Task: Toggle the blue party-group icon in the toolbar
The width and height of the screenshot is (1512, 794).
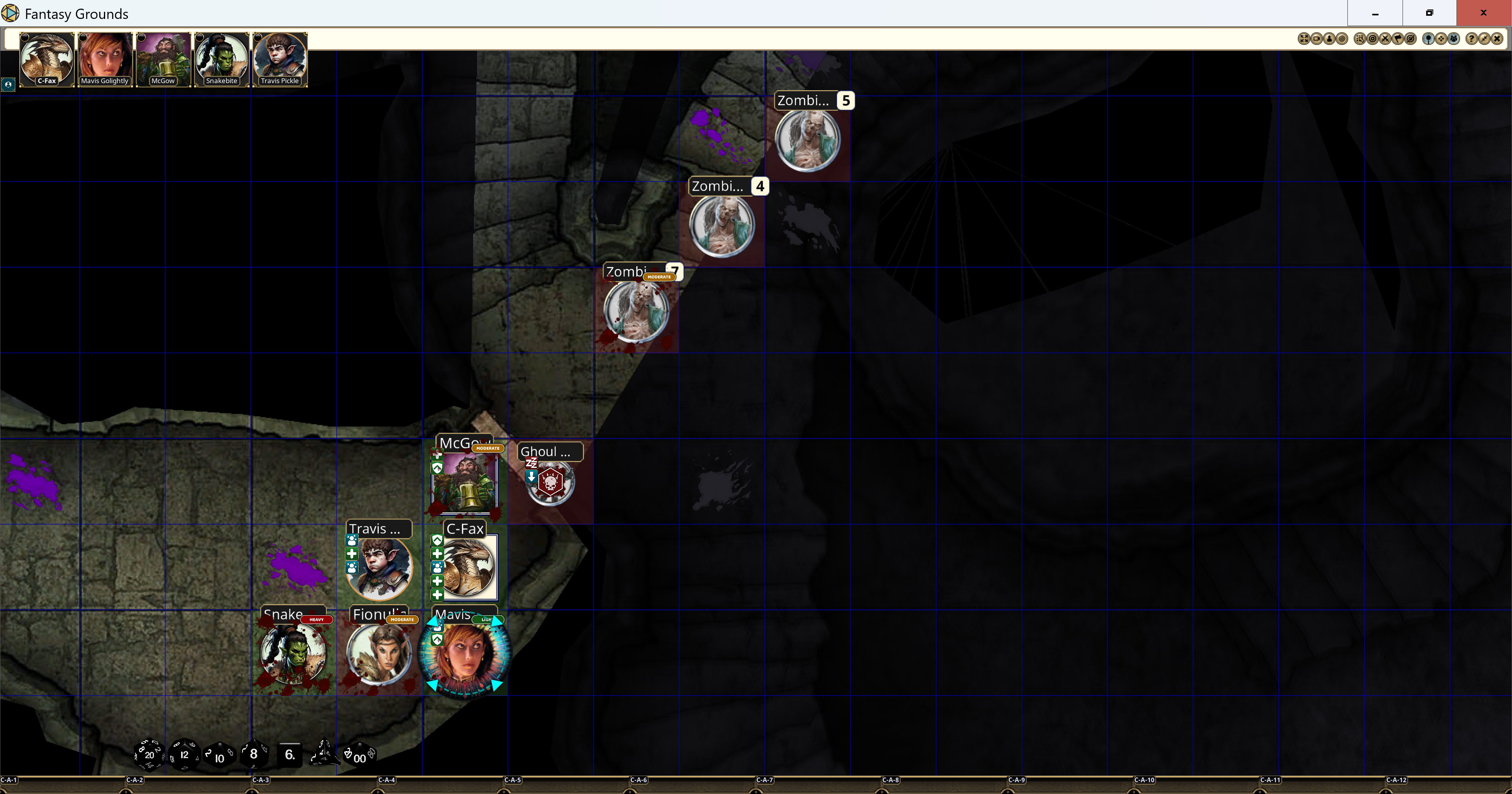Action: click(1454, 39)
